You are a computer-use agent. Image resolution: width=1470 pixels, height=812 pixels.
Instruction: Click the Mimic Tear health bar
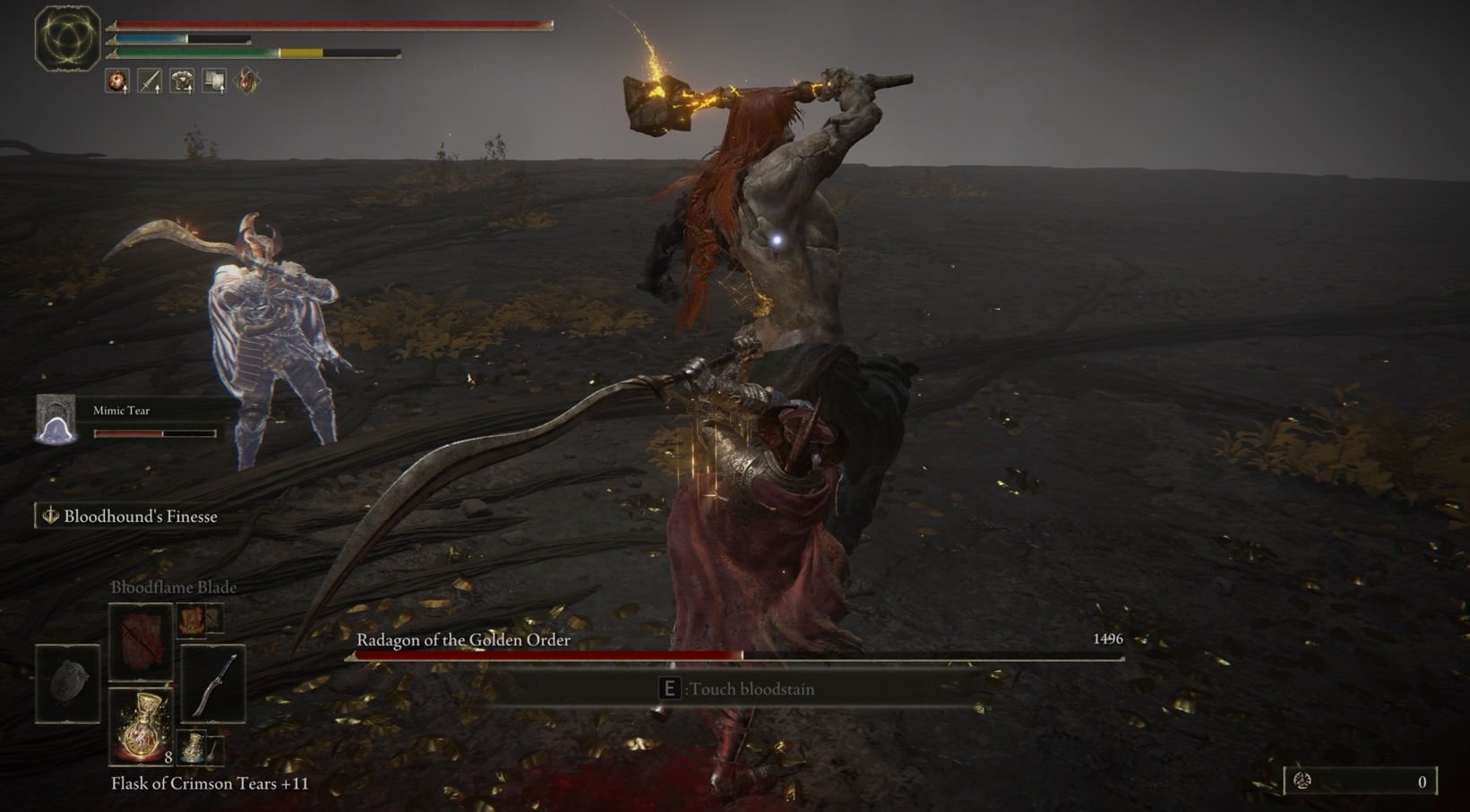click(154, 433)
